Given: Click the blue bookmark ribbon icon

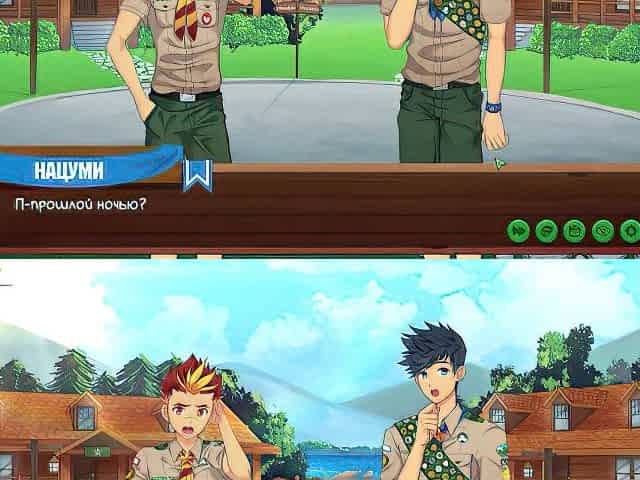Looking at the screenshot, I should (197, 175).
